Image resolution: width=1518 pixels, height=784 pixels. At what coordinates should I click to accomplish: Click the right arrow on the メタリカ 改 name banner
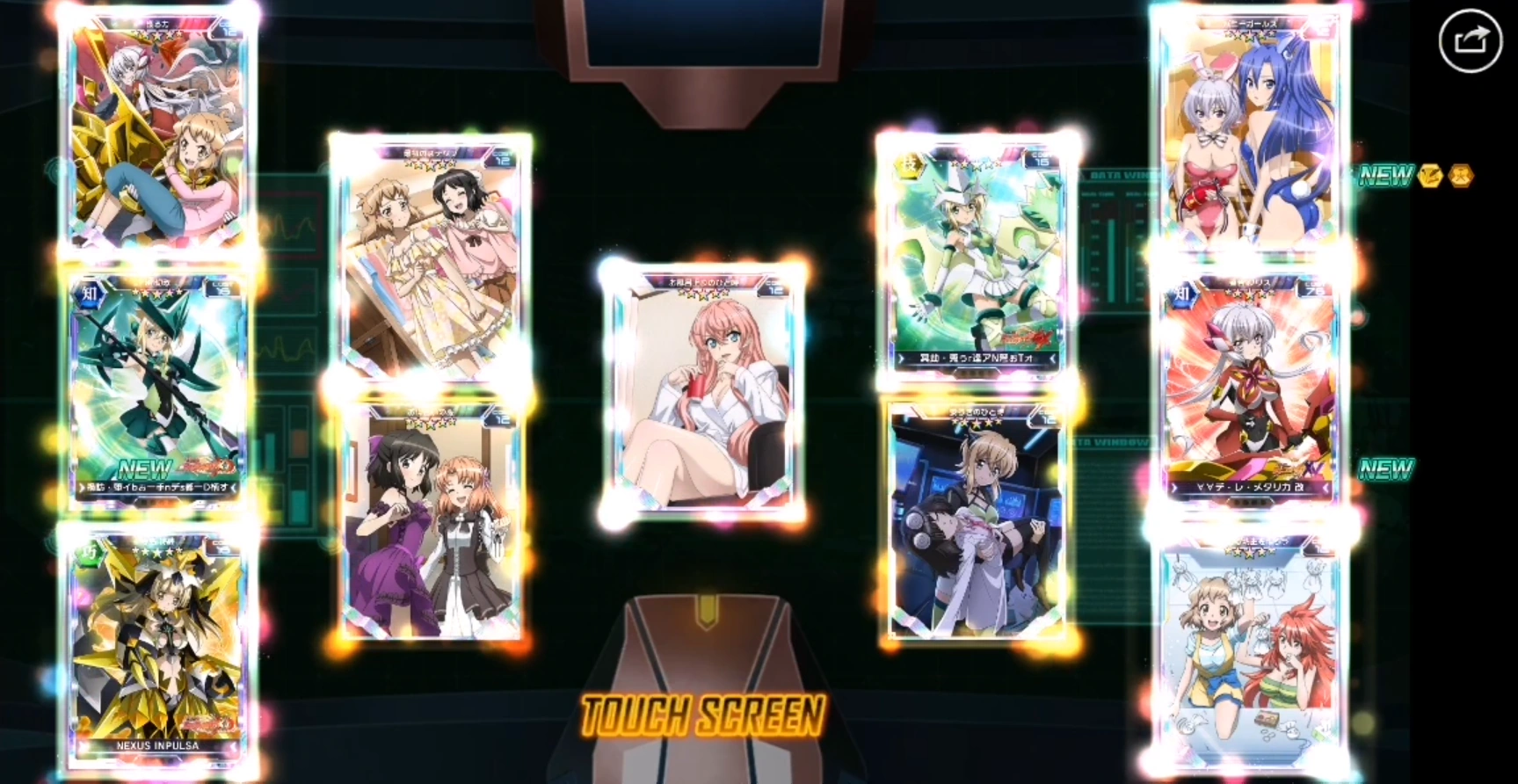click(1324, 487)
